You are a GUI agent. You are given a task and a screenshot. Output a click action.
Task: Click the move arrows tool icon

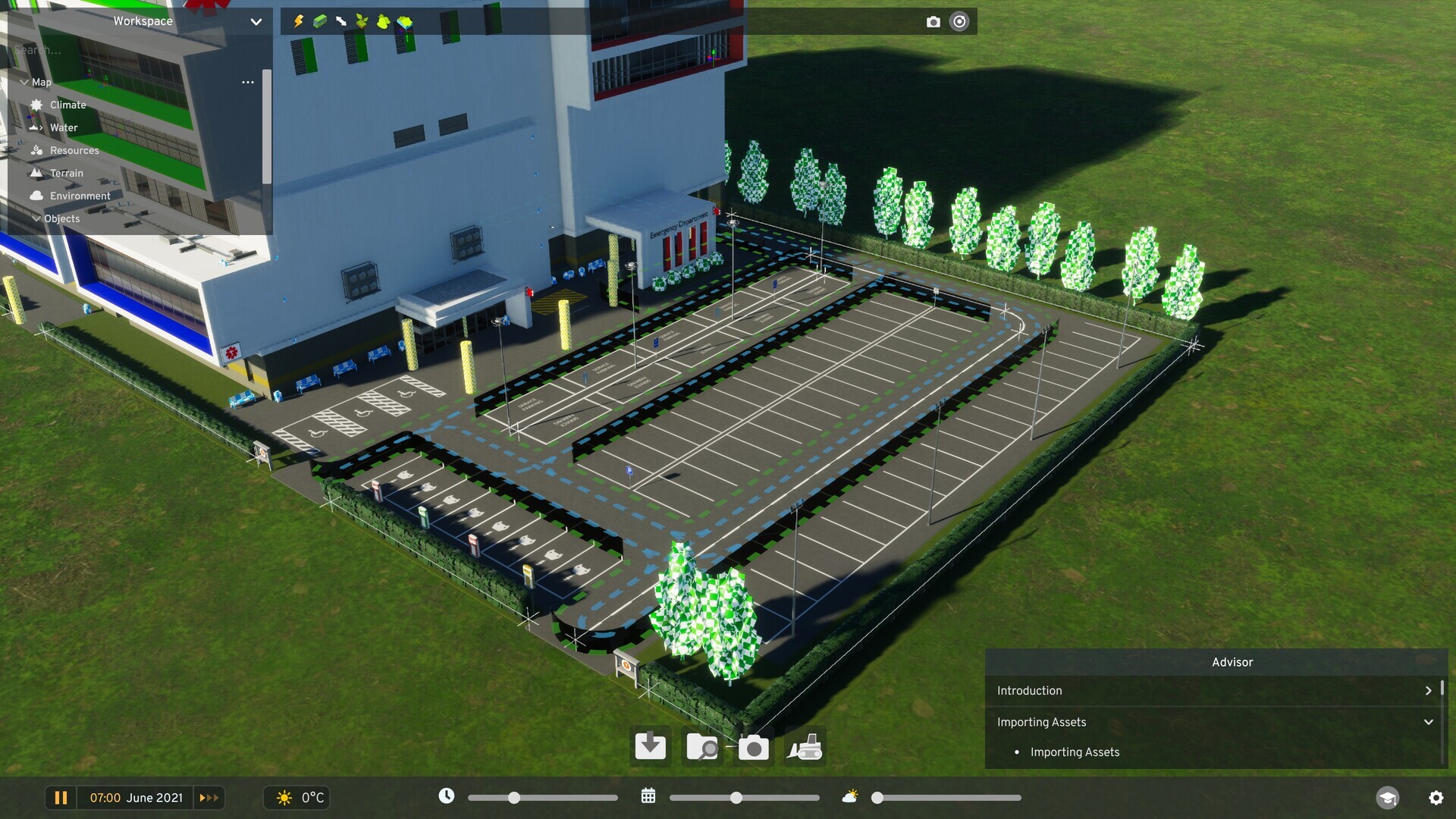tap(340, 21)
